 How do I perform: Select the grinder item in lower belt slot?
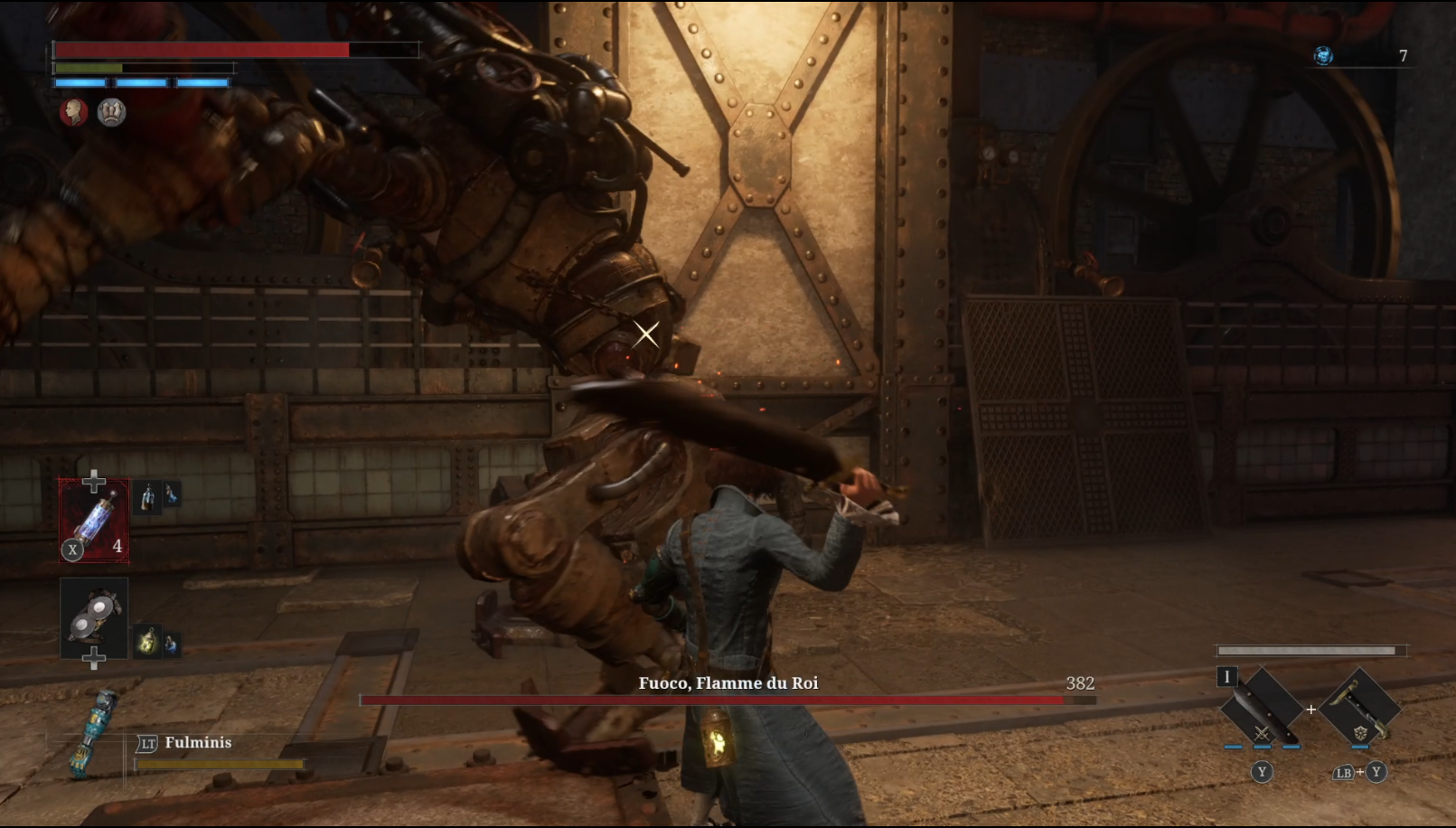pos(94,618)
